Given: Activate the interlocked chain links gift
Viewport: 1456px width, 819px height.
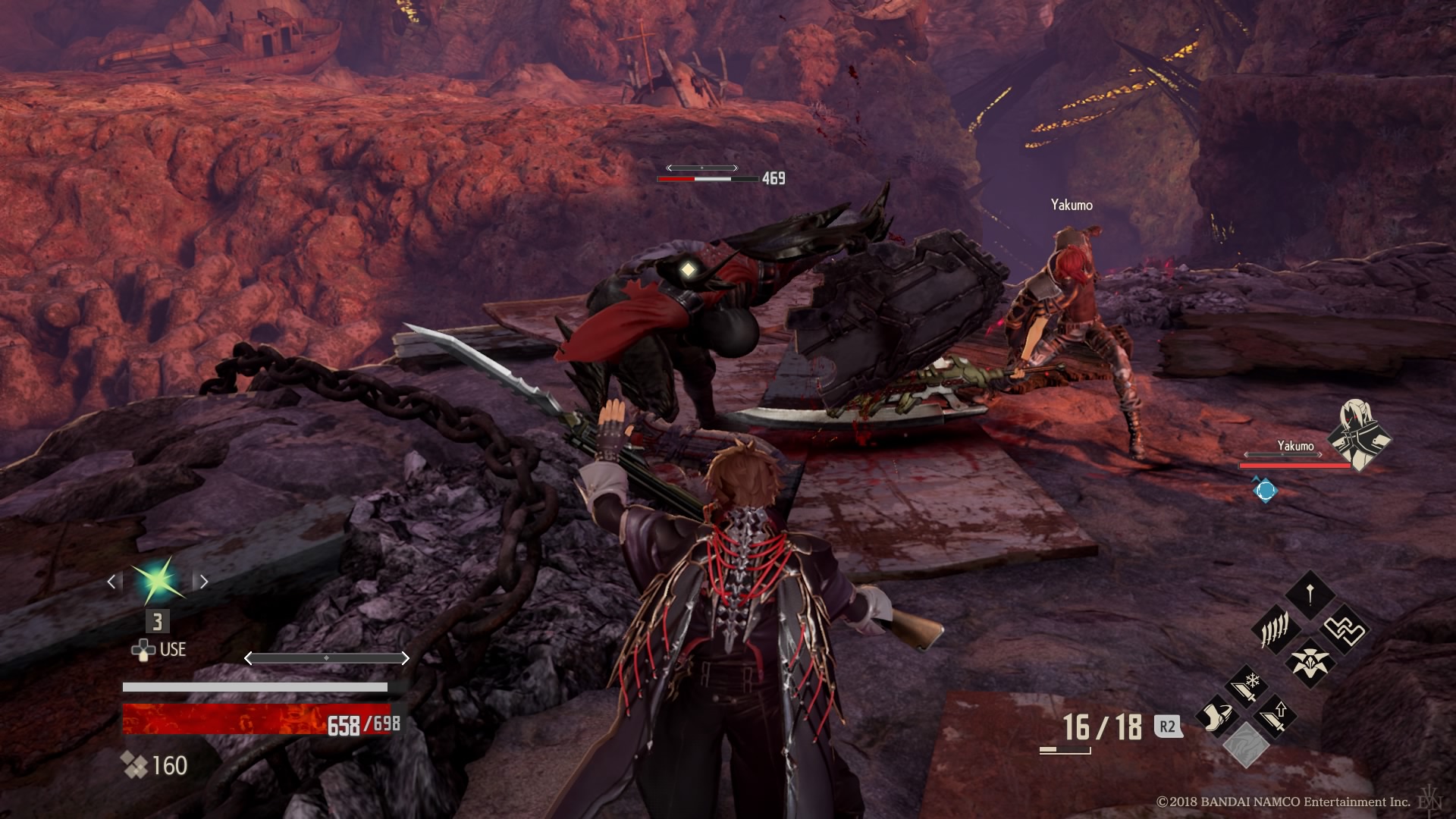Looking at the screenshot, I should 1344,629.
